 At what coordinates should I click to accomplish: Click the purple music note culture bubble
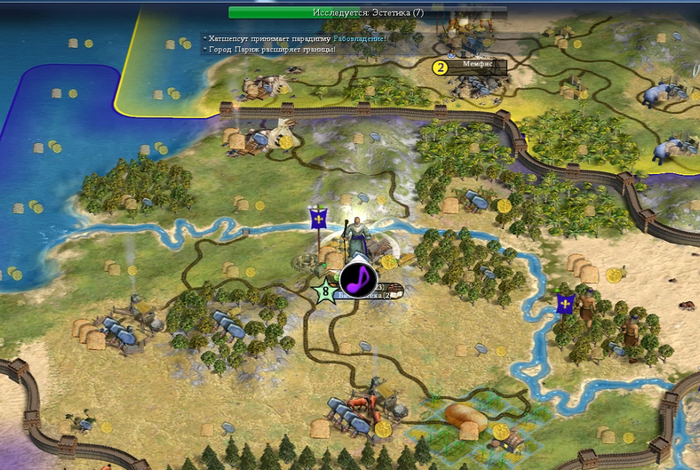(357, 278)
